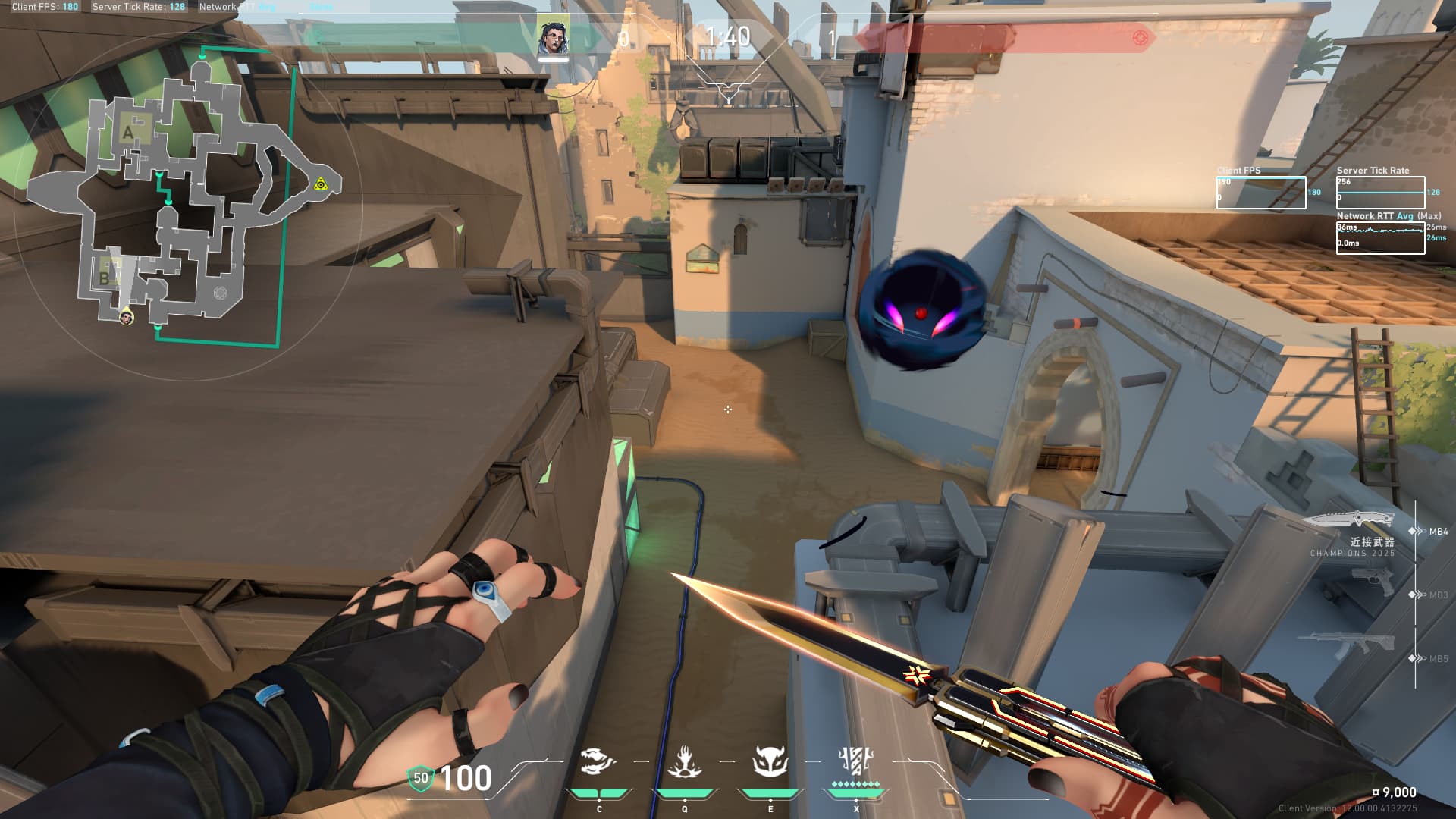This screenshot has width=1456, height=819.
Task: Click the Client FPS performance graph
Action: point(1260,193)
